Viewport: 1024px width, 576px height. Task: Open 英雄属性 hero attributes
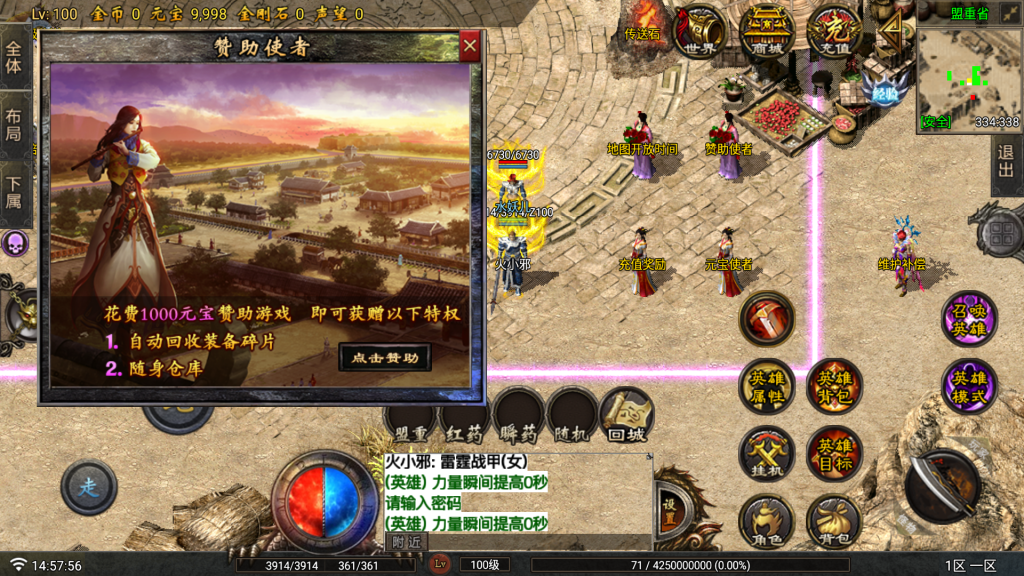tap(766, 386)
